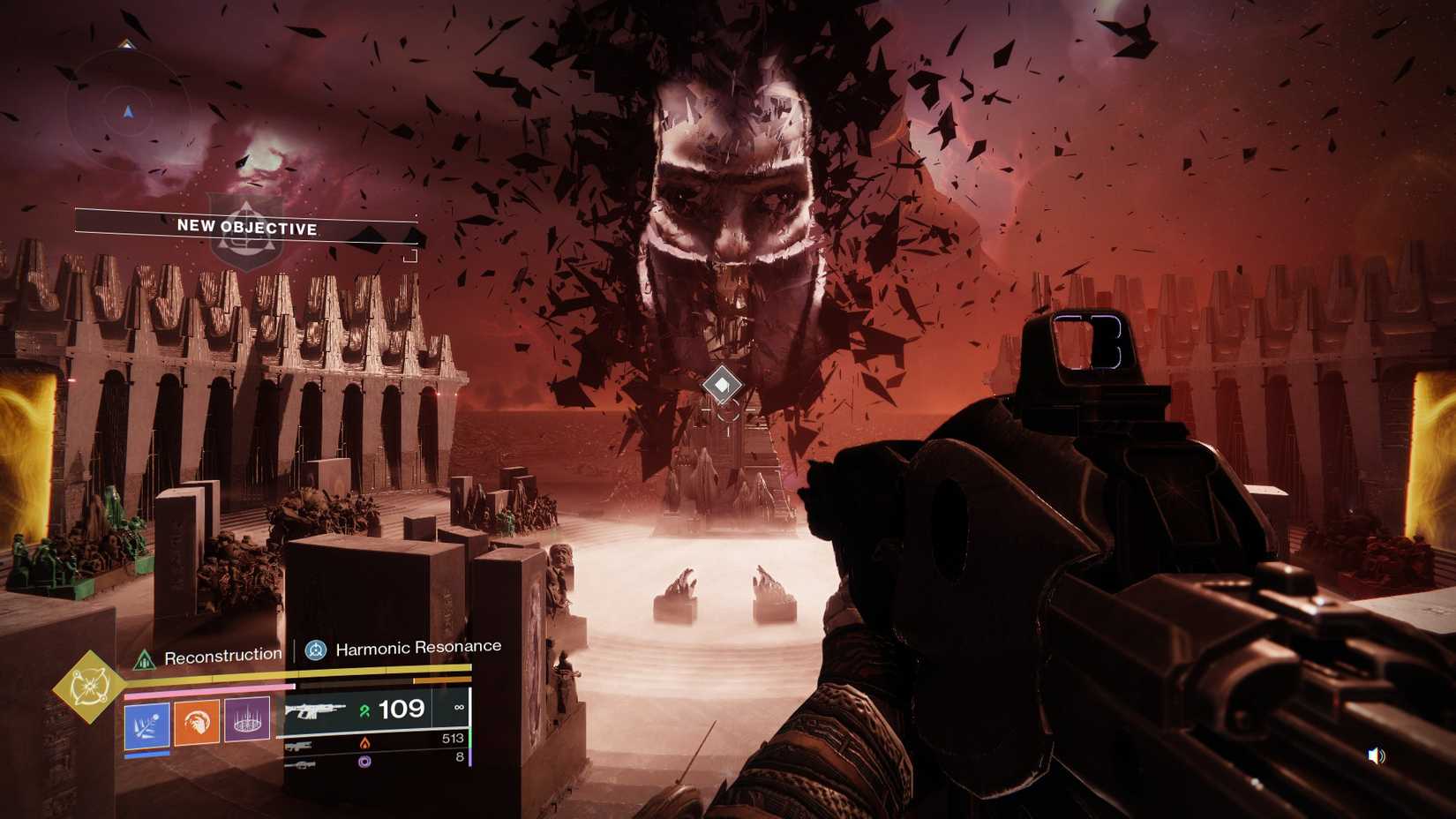Click the speaker volume icon

pyautogui.click(x=1376, y=755)
